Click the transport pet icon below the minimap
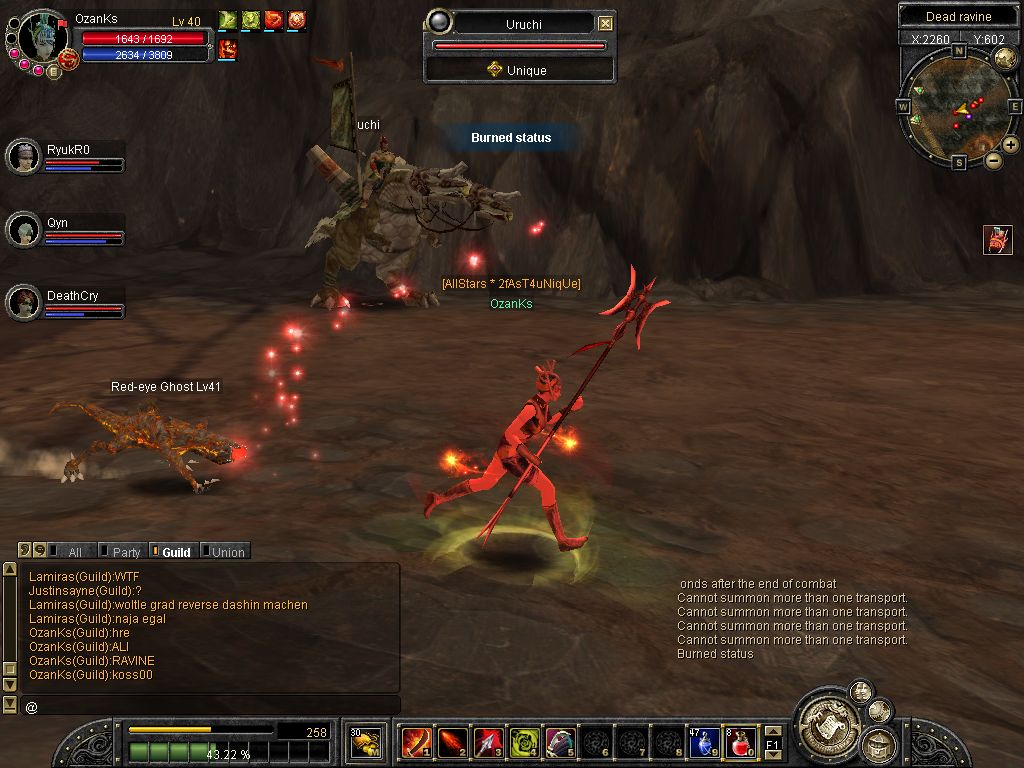The height and width of the screenshot is (768, 1024). point(997,240)
